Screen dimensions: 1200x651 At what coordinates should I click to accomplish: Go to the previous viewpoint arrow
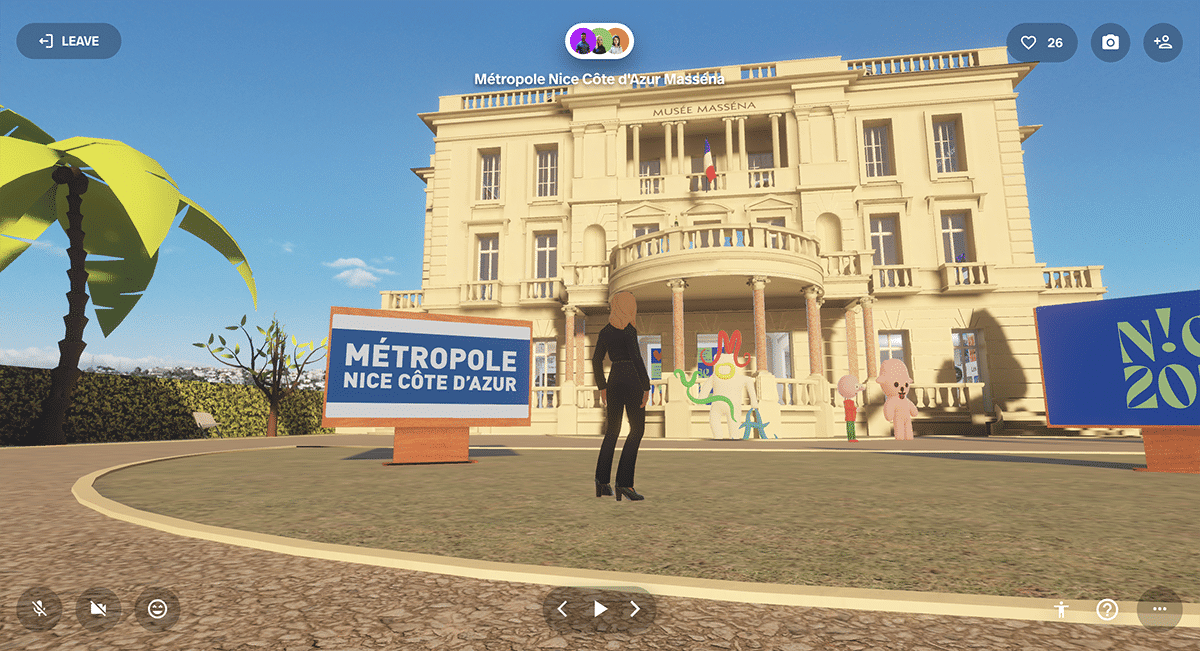pyautogui.click(x=562, y=608)
